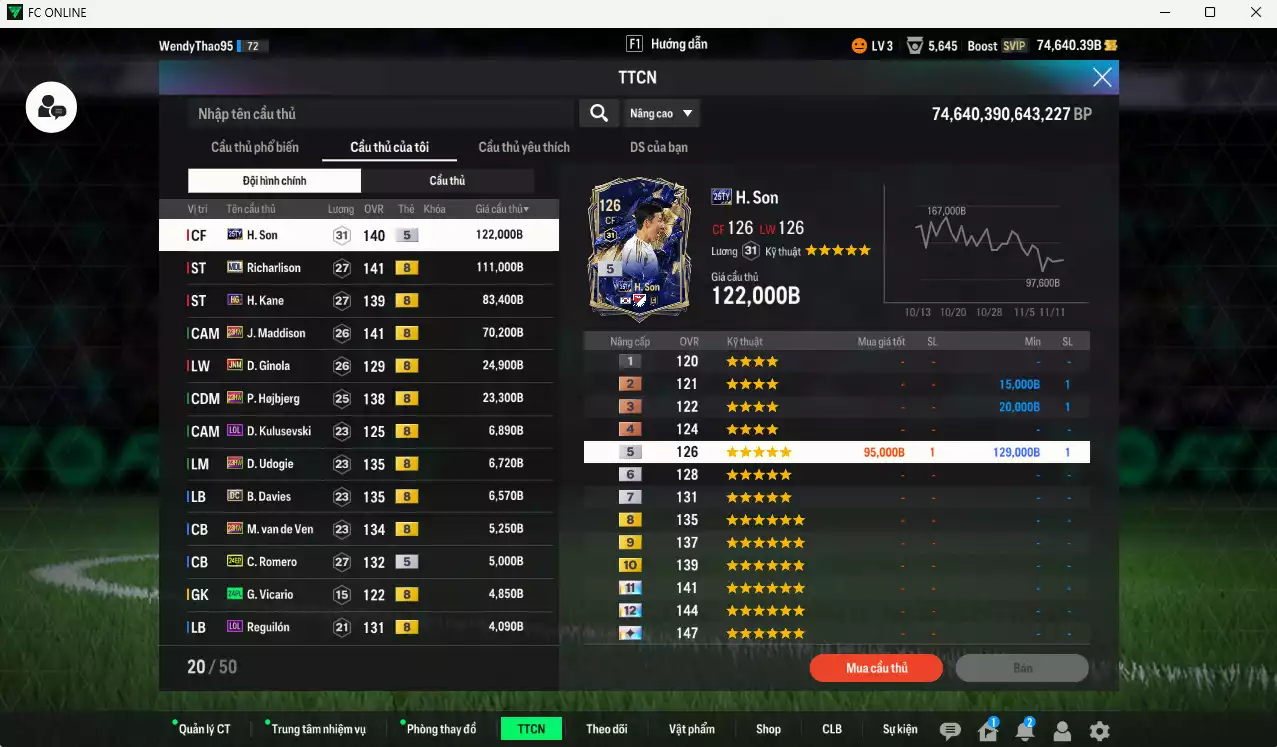Open the chat bubble icon in bottom bar
Viewport: 1277px width, 747px height.
950,731
